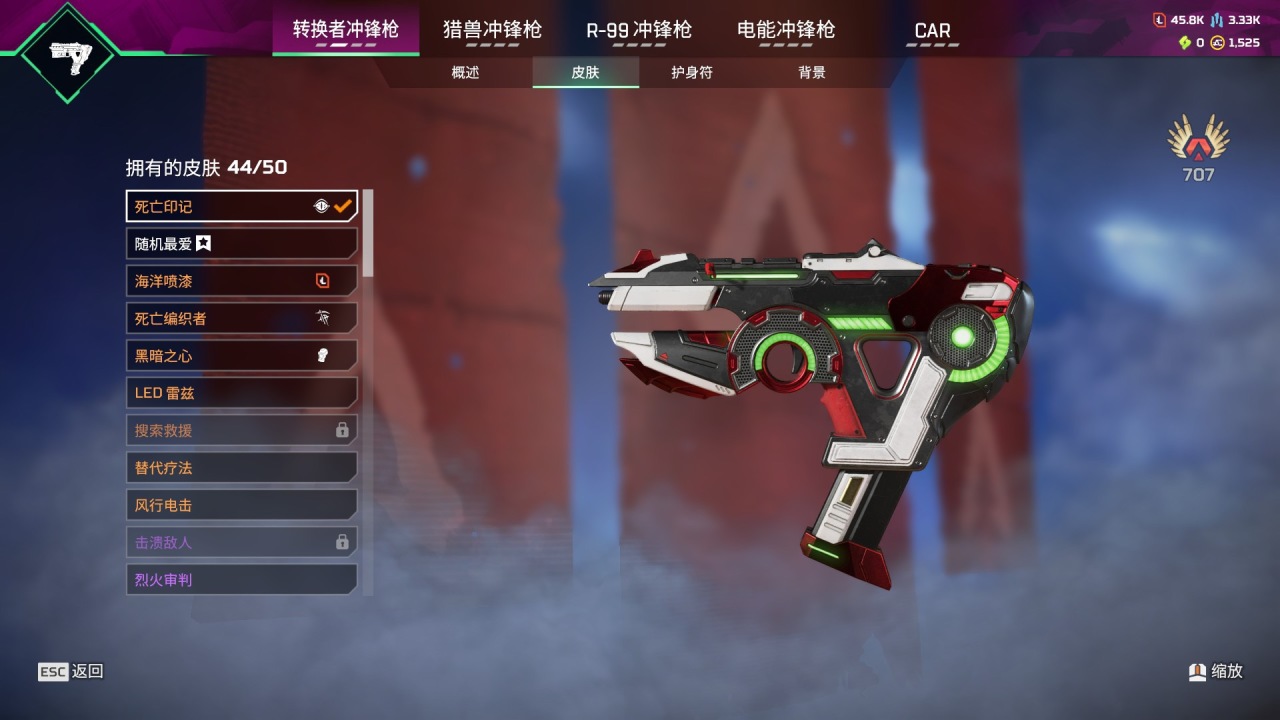Select the R-99 冲锋枪 weapon tab

coord(638,30)
